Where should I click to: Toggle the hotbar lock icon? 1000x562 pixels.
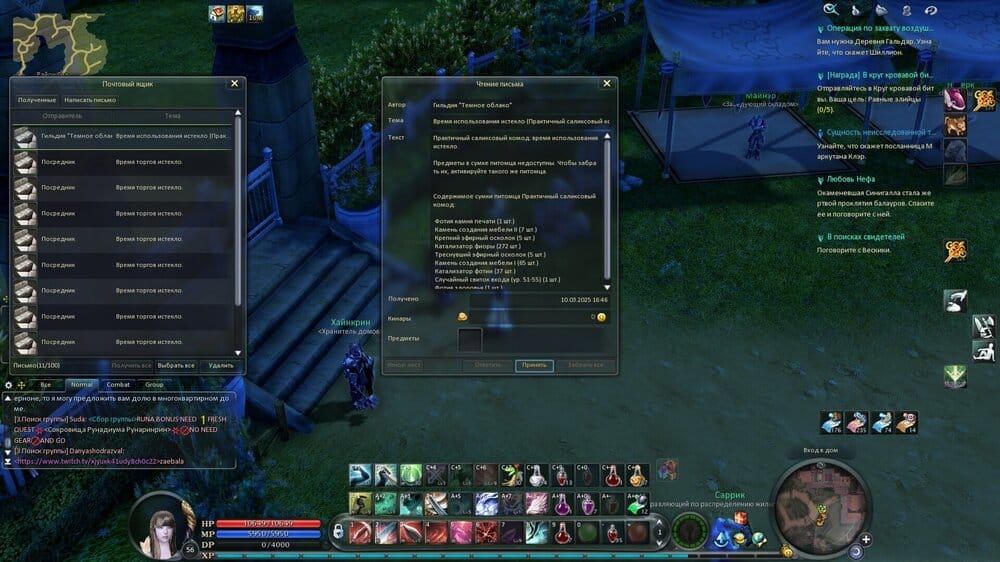pyautogui.click(x=339, y=527)
